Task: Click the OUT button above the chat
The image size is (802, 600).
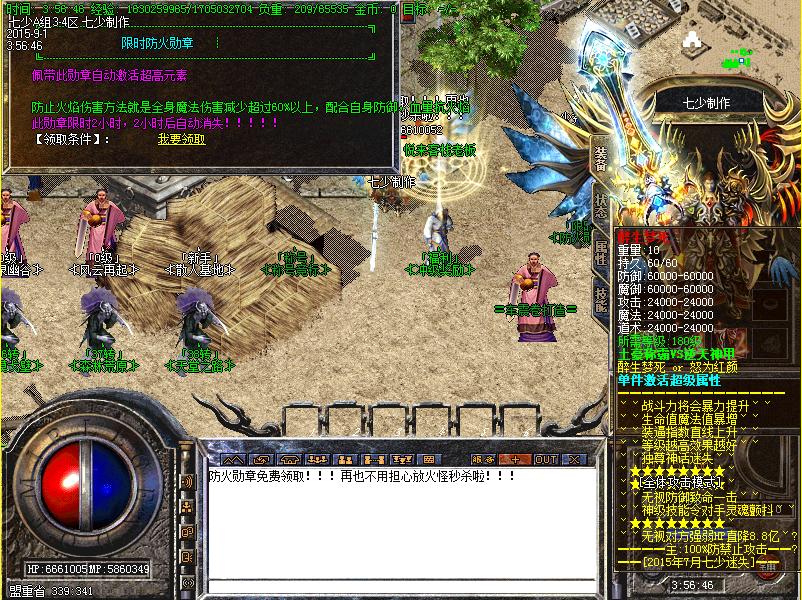Action: pyautogui.click(x=546, y=459)
